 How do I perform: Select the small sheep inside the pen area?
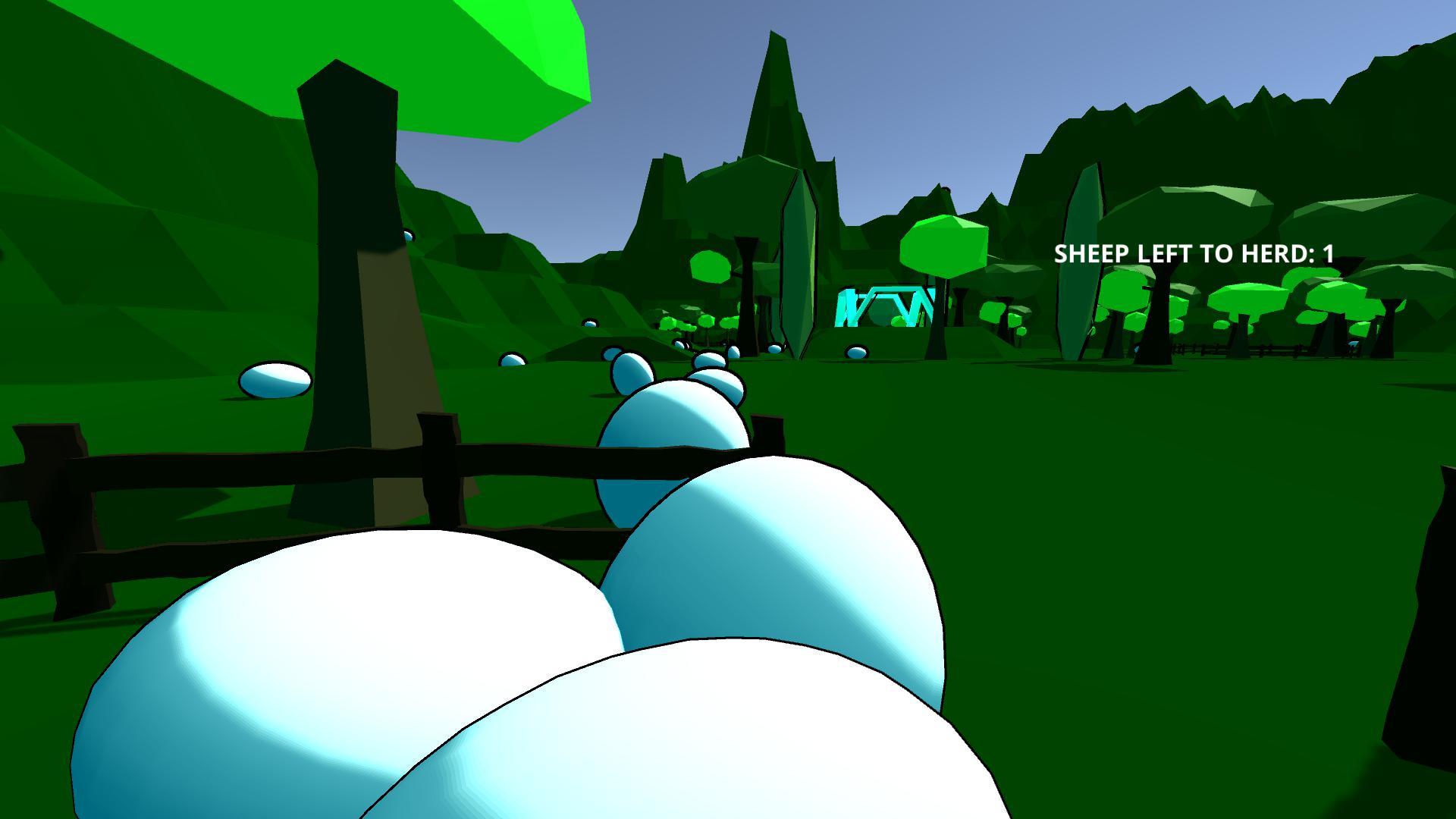[x=855, y=350]
